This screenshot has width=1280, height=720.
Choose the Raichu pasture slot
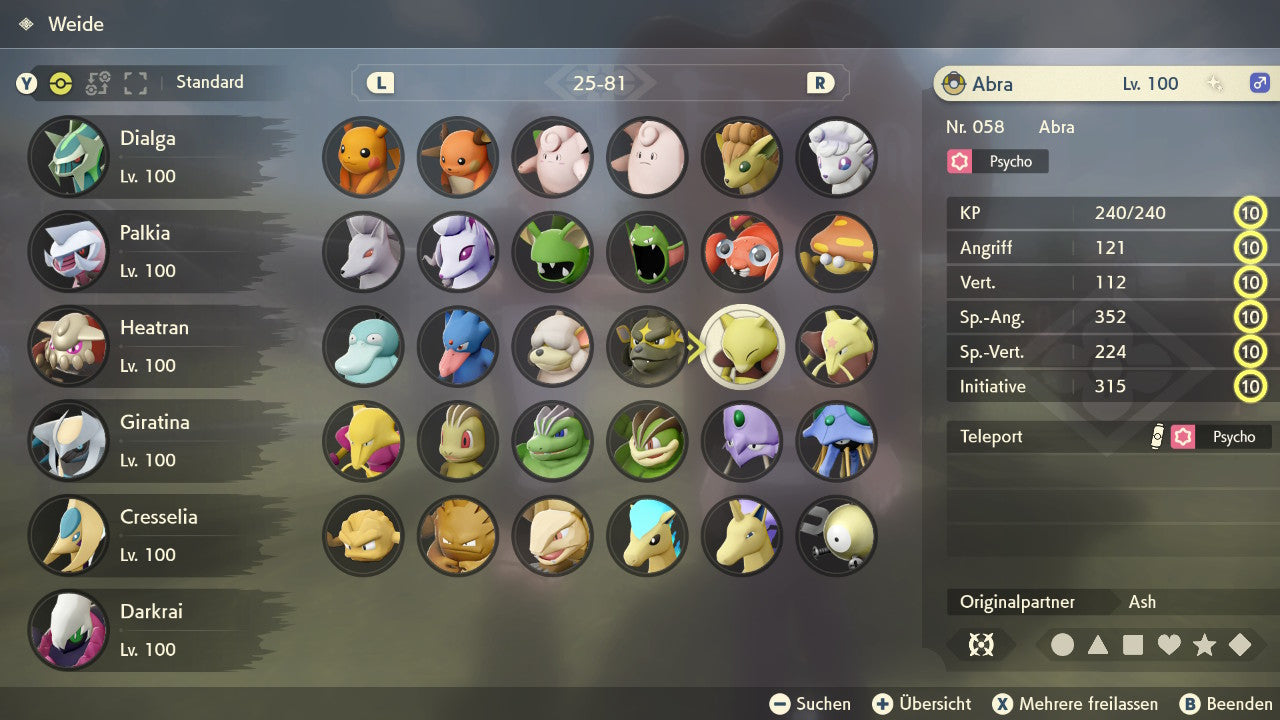(458, 157)
